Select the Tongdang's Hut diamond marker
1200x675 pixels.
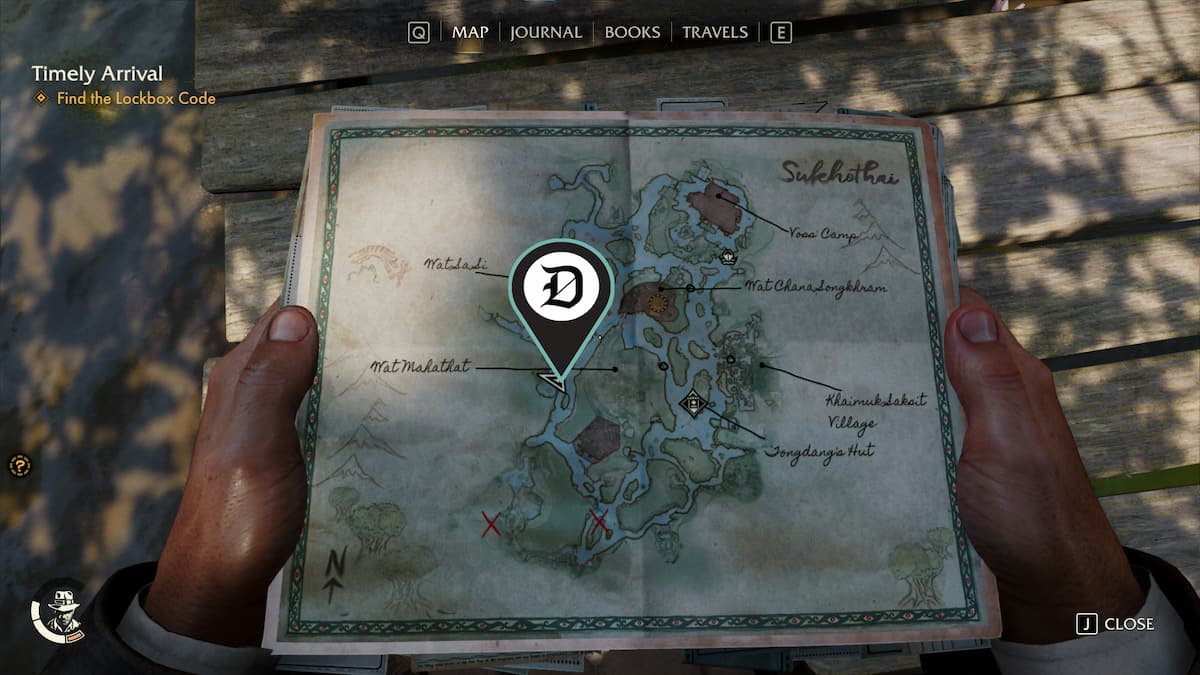pyautogui.click(x=692, y=404)
